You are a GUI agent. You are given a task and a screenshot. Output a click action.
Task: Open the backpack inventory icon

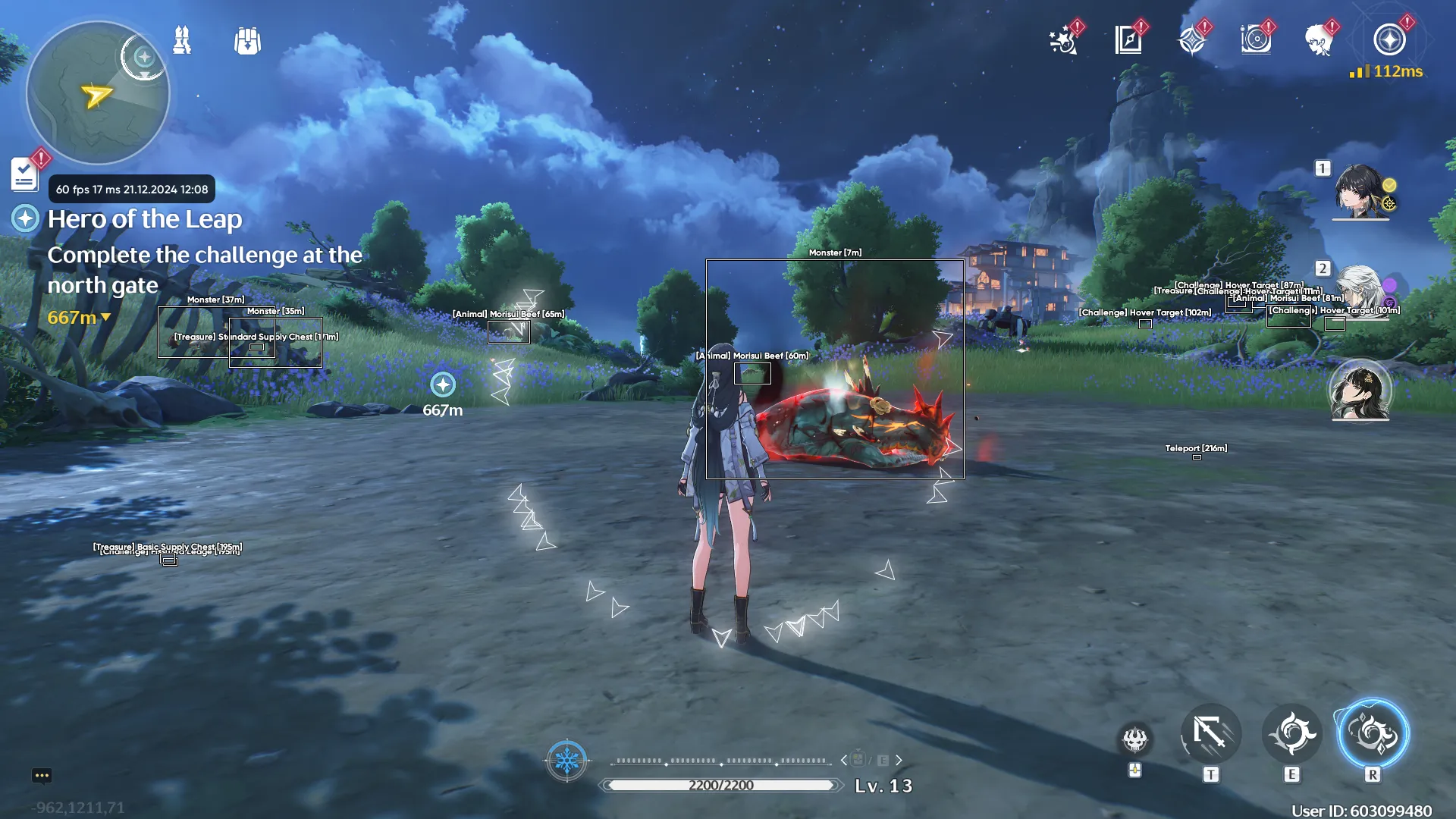coord(247,41)
